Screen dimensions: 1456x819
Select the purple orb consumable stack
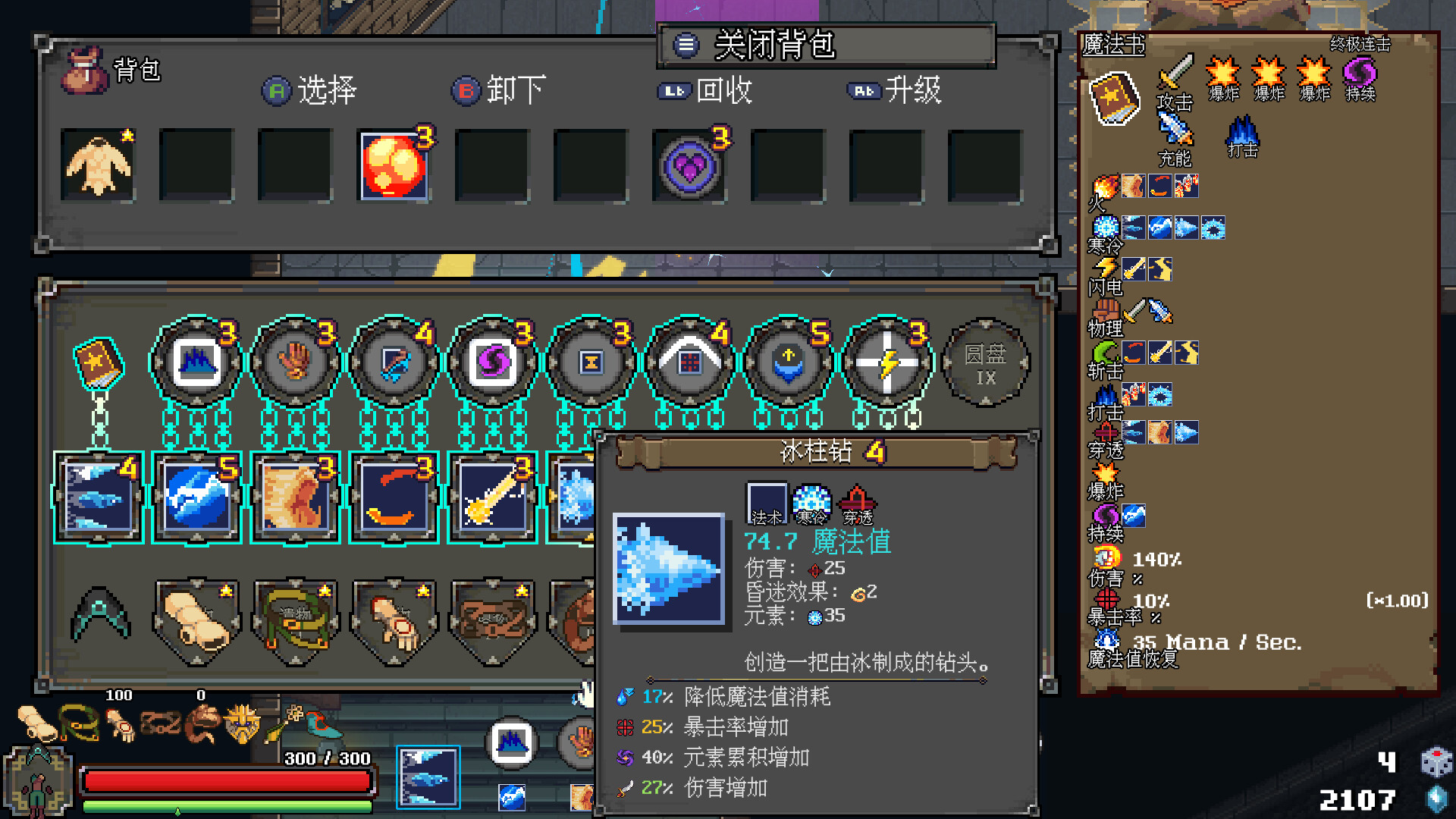(689, 165)
